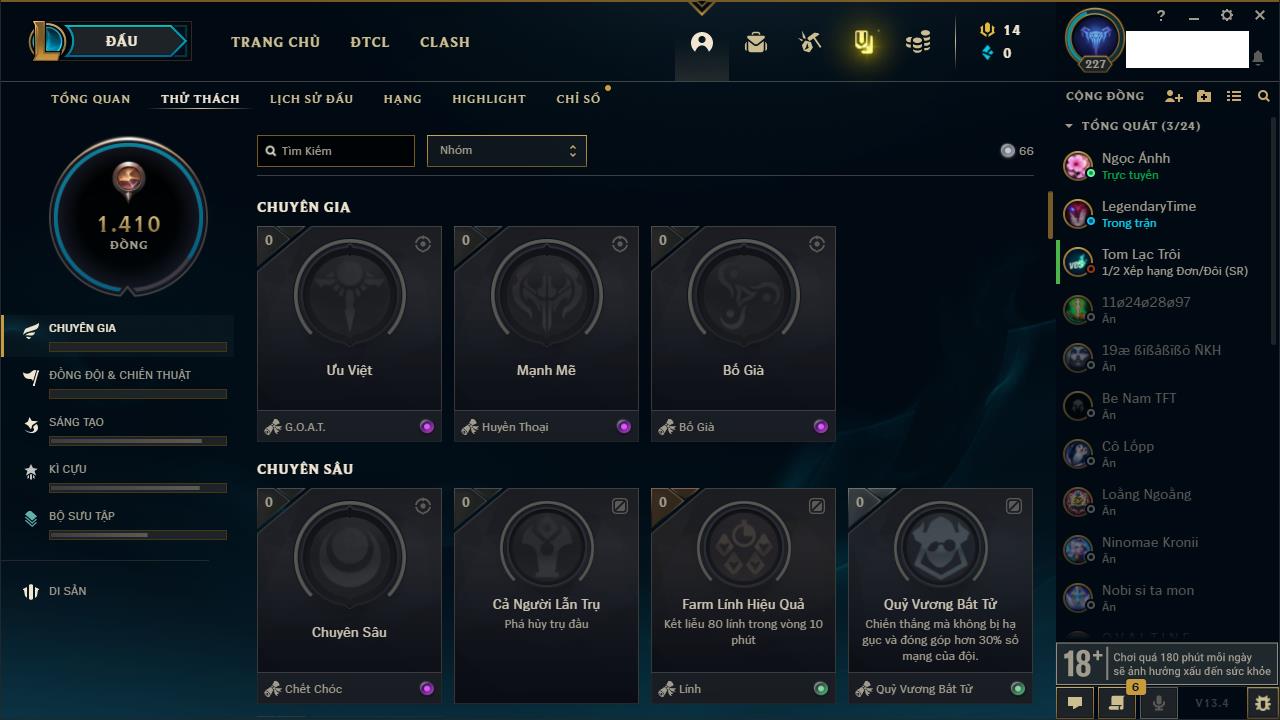This screenshot has height=720, width=1280.
Task: Go to the ĐTCL menu
Action: click(x=370, y=42)
